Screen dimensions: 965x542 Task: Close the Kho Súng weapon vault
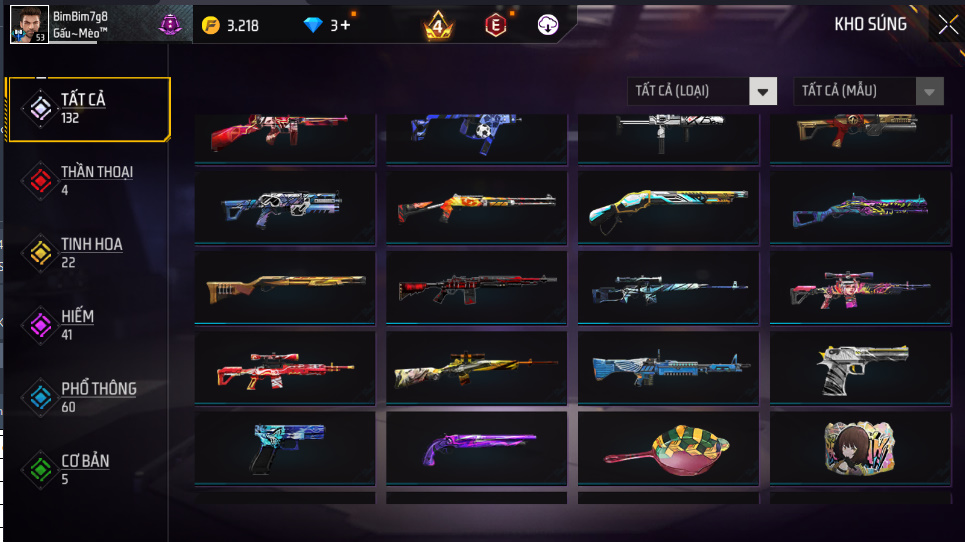(x=946, y=25)
